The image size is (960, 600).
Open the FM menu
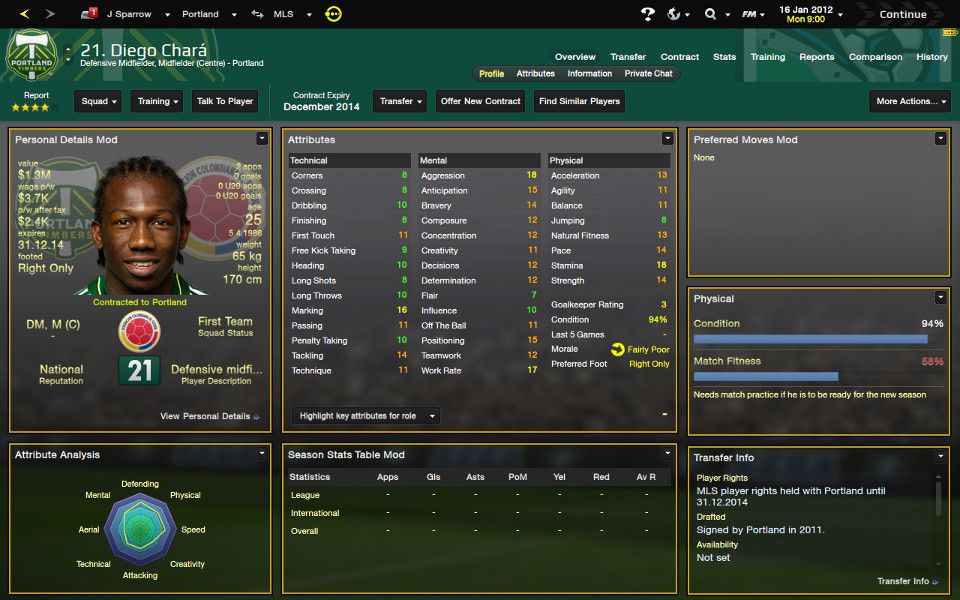(x=753, y=15)
